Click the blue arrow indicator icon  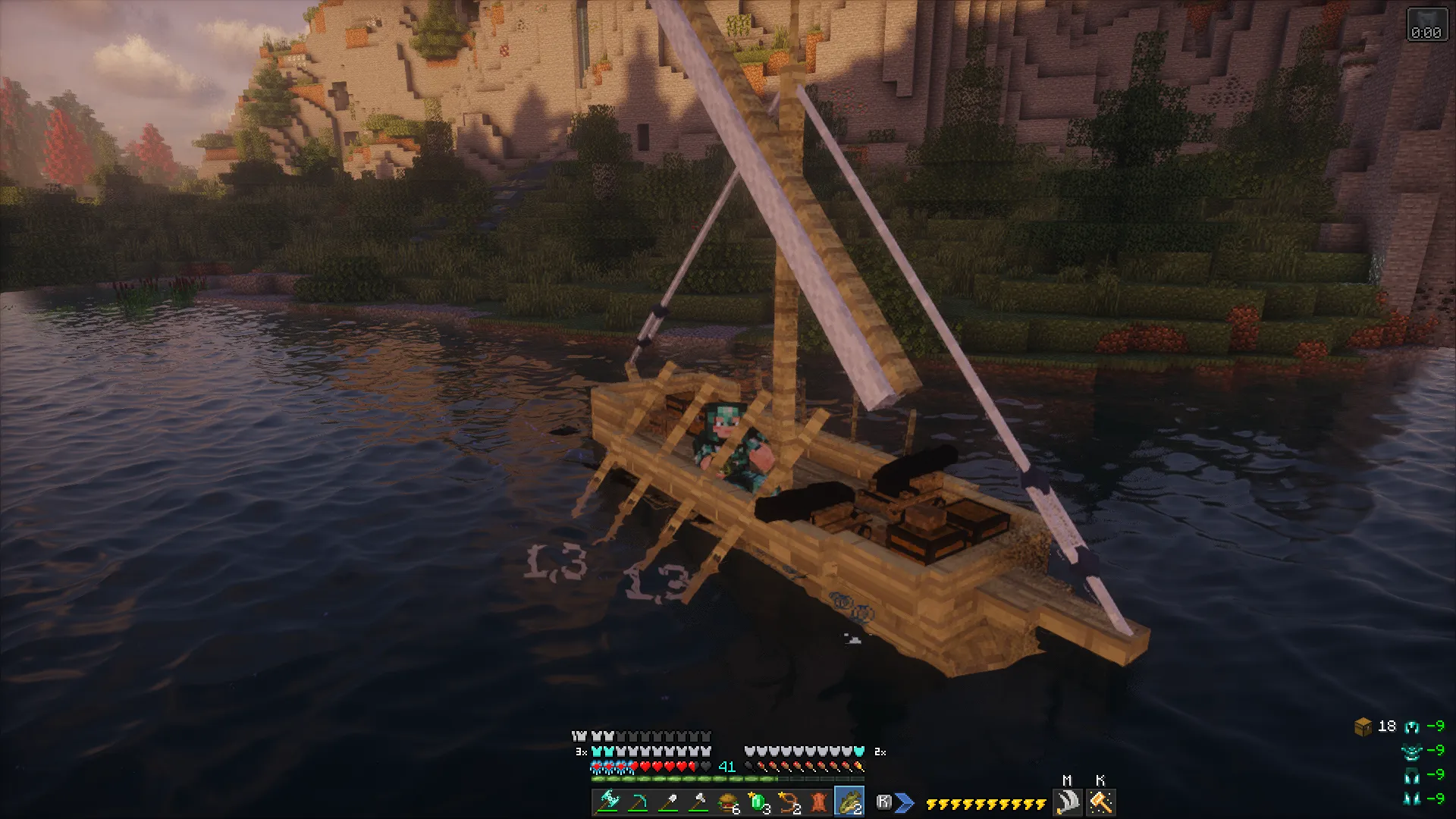pyautogui.click(x=904, y=802)
